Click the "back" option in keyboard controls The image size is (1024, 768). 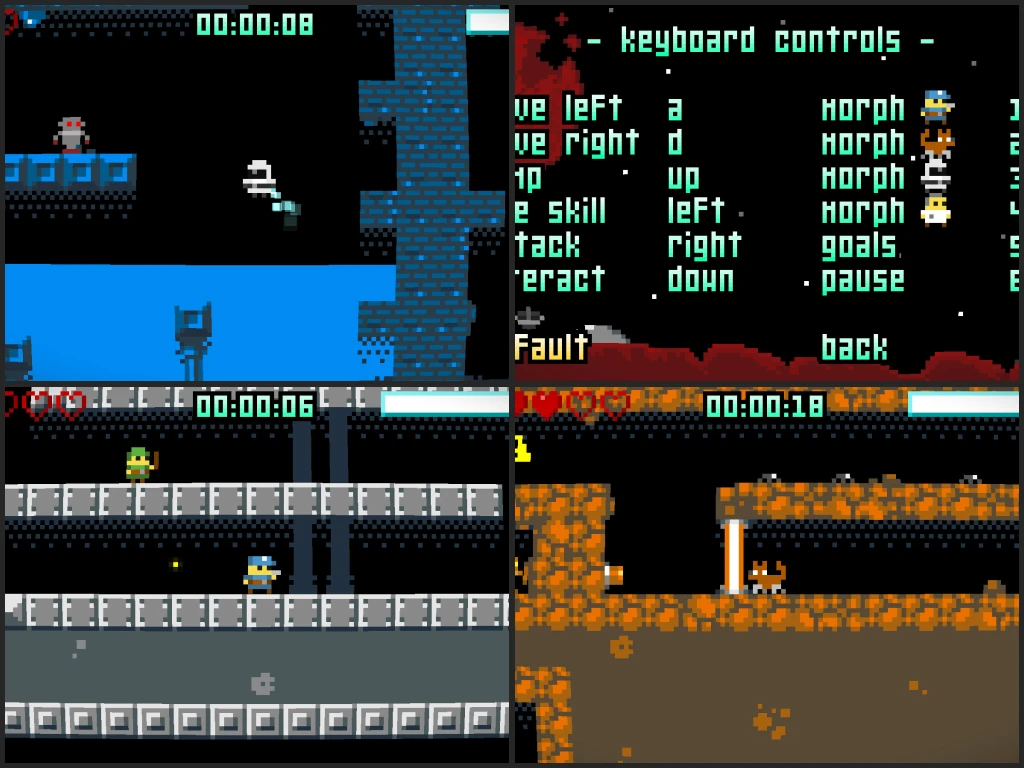pyautogui.click(x=854, y=348)
